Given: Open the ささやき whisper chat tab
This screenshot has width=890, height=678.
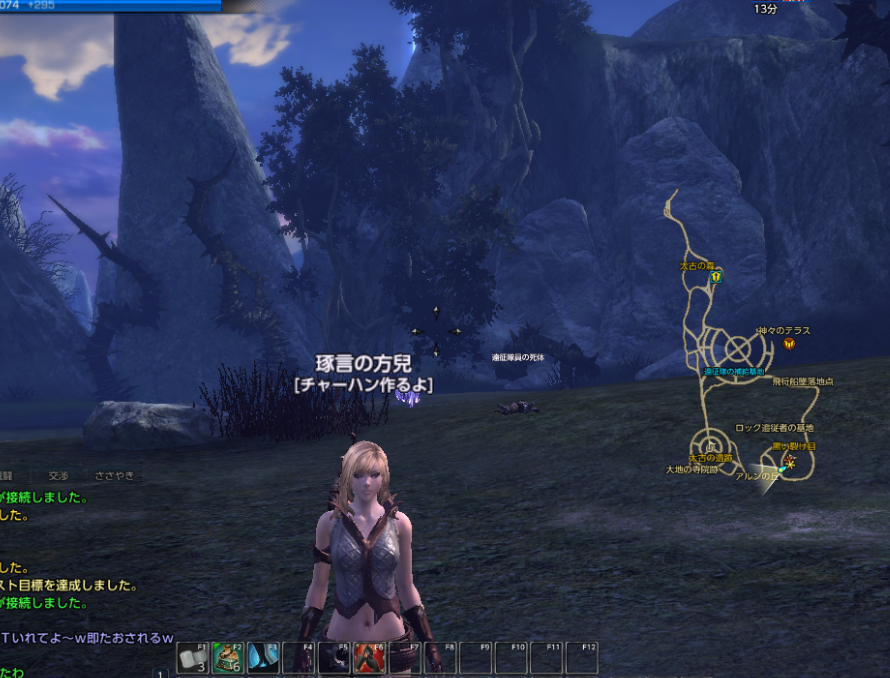Looking at the screenshot, I should [113, 476].
